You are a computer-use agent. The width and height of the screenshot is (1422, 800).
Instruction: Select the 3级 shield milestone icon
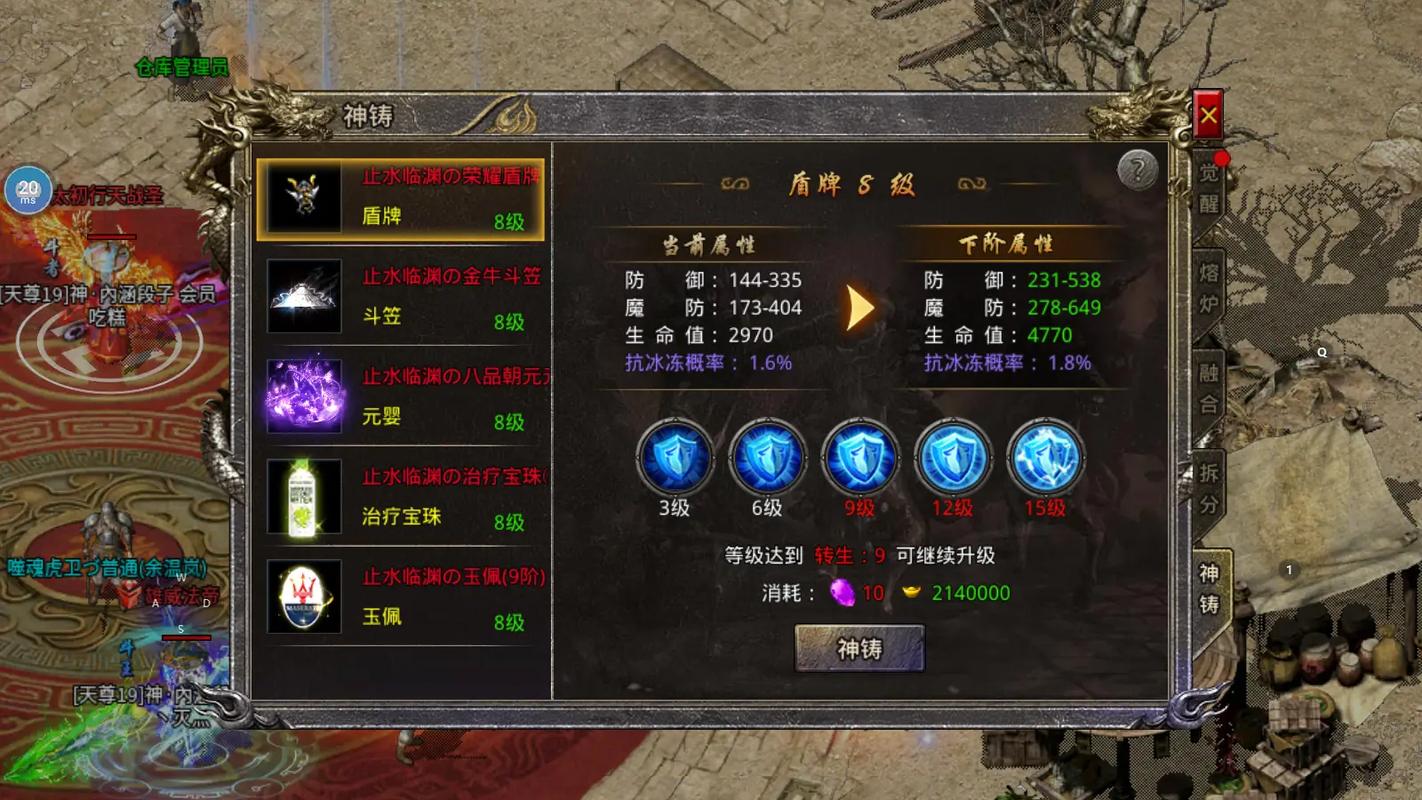click(x=676, y=458)
